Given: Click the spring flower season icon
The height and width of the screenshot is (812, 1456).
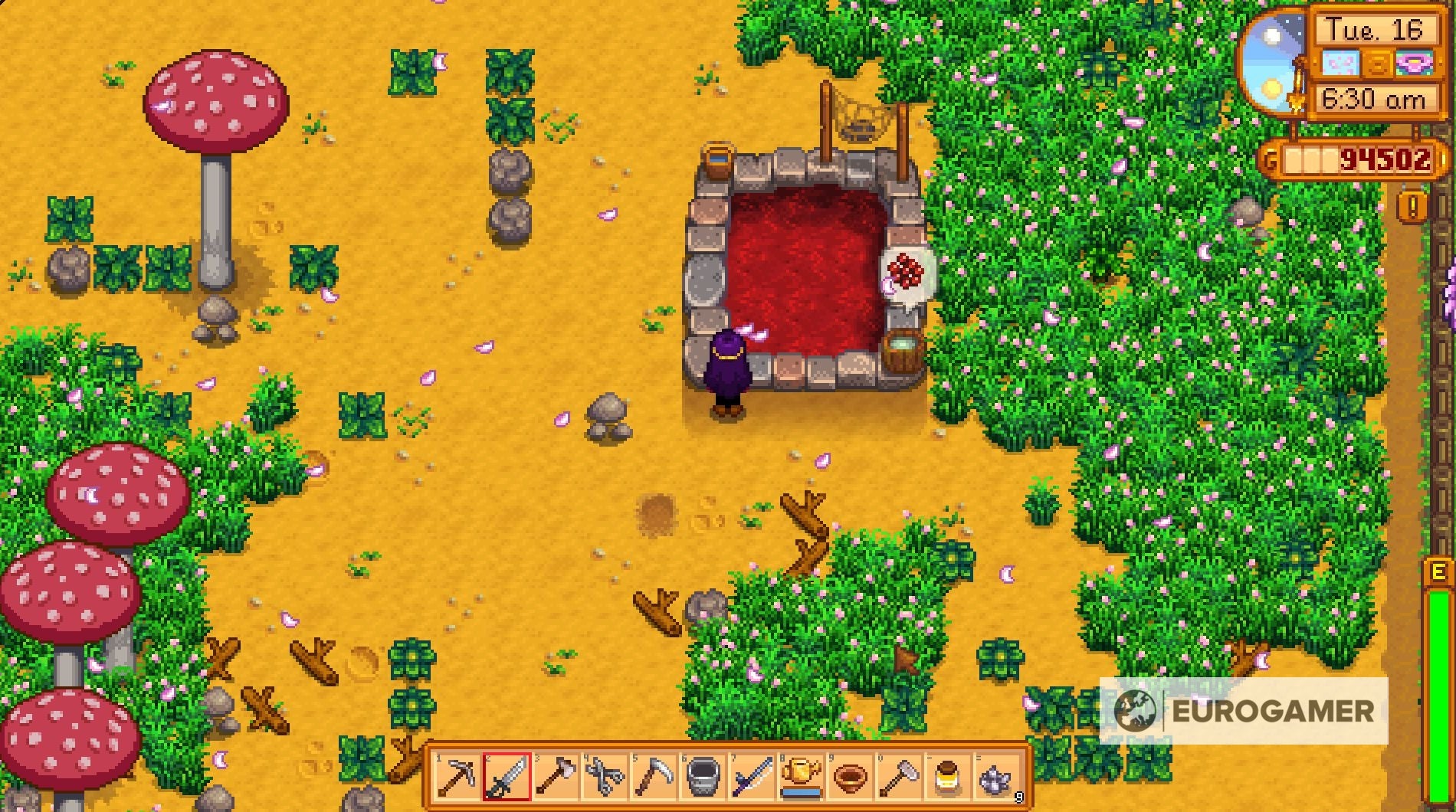Looking at the screenshot, I should coord(1412,64).
